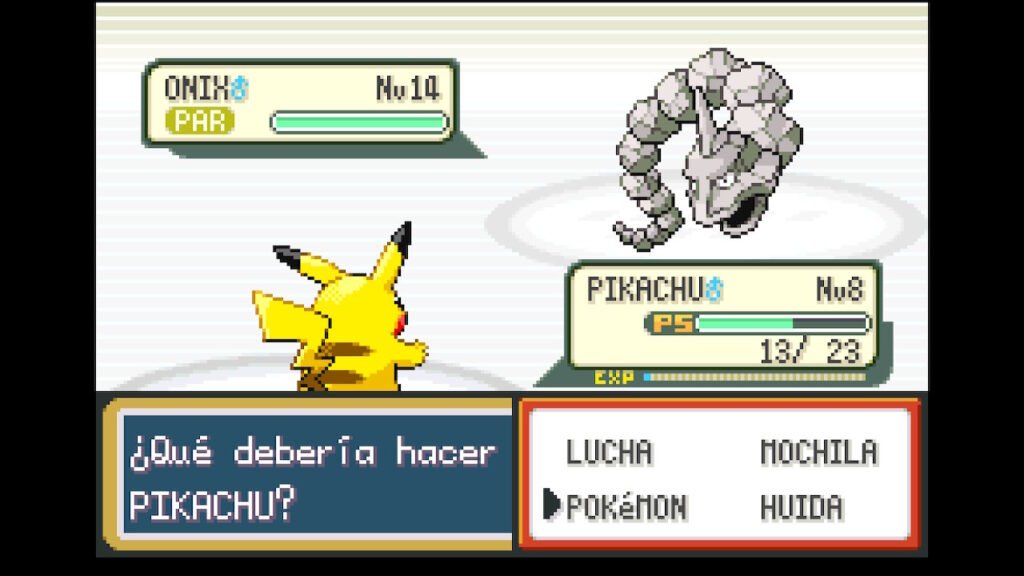Open the MOCHILA bag option
The width and height of the screenshot is (1024, 576).
coord(818,452)
